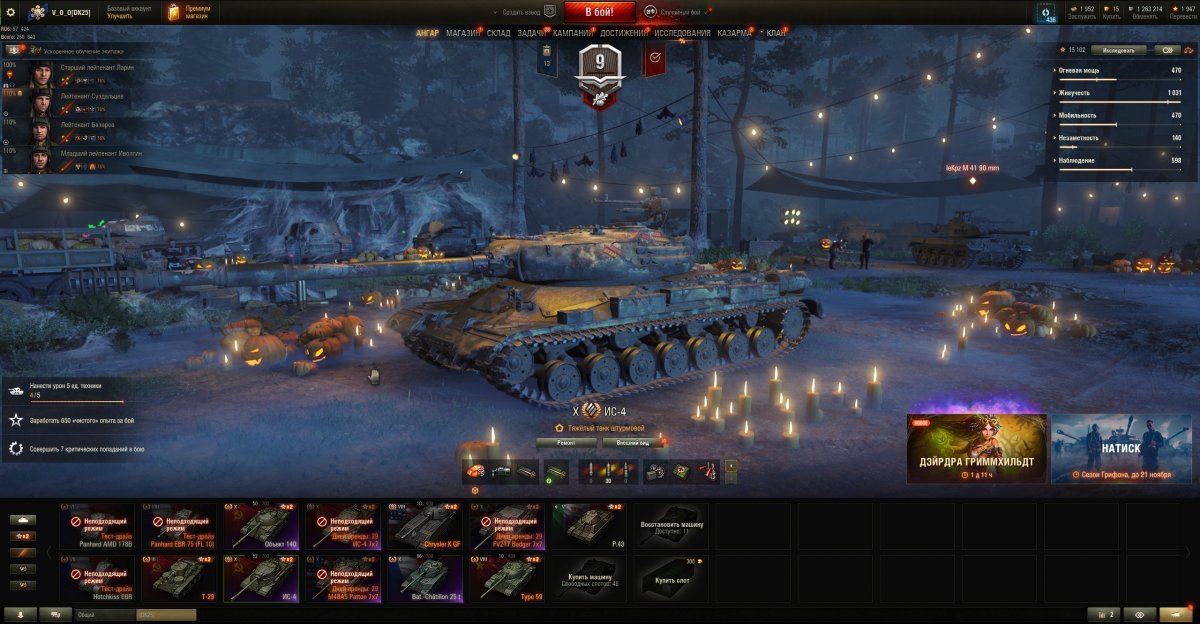Open the Дзйрдра Гриммхильдт event banner

[976, 449]
